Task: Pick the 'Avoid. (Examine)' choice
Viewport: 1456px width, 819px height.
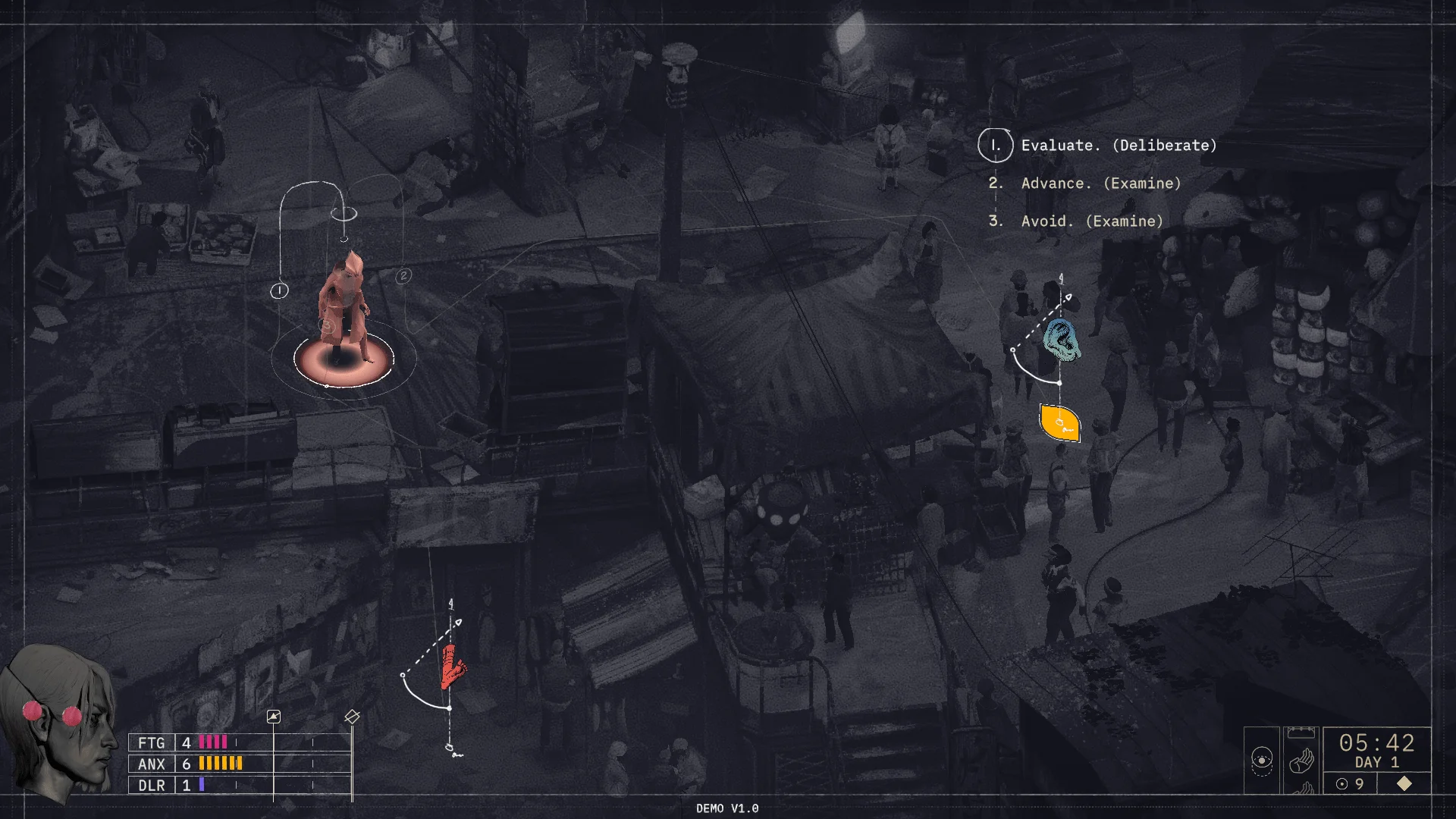Action: tap(1091, 221)
